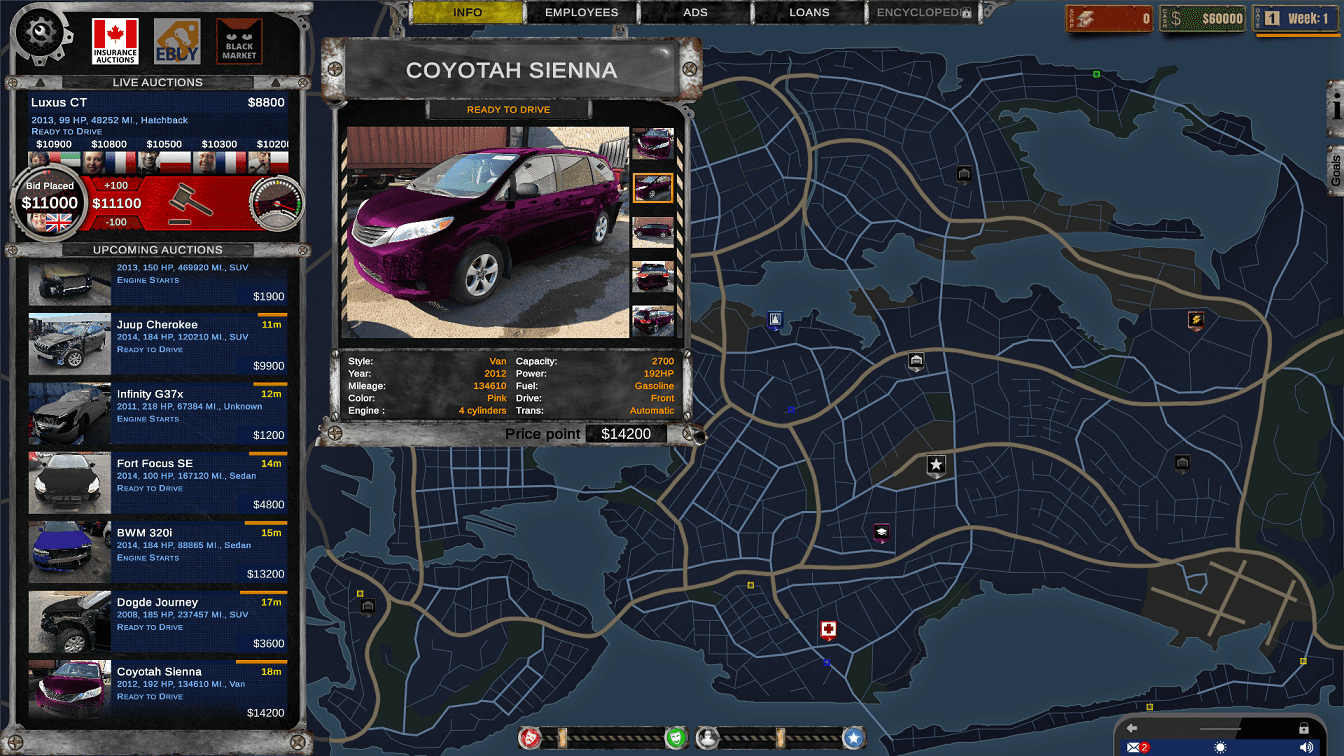
Task: Toggle the sound speaker icon
Action: [x=1306, y=747]
